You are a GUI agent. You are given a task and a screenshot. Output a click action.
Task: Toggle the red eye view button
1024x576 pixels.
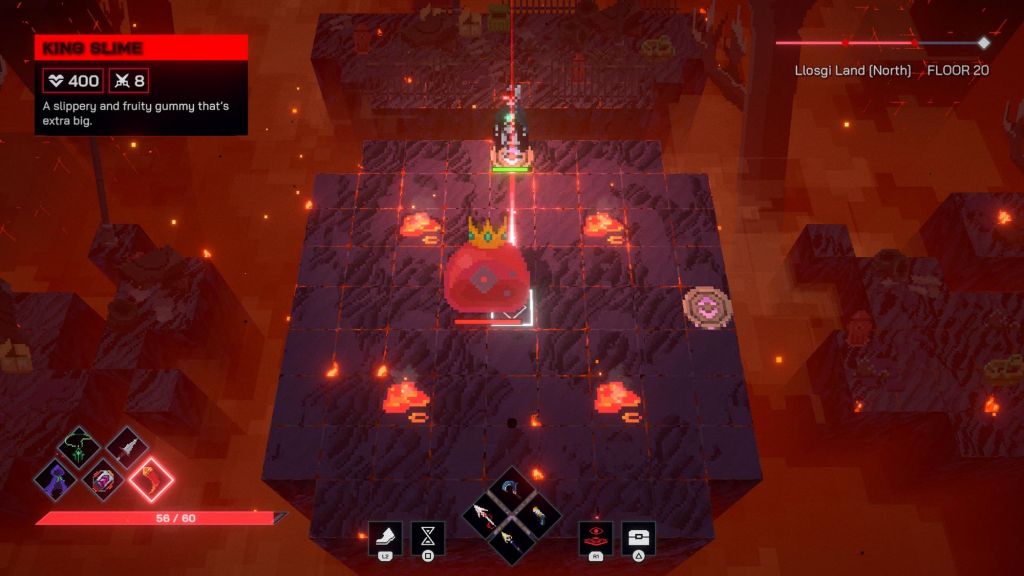(x=596, y=538)
